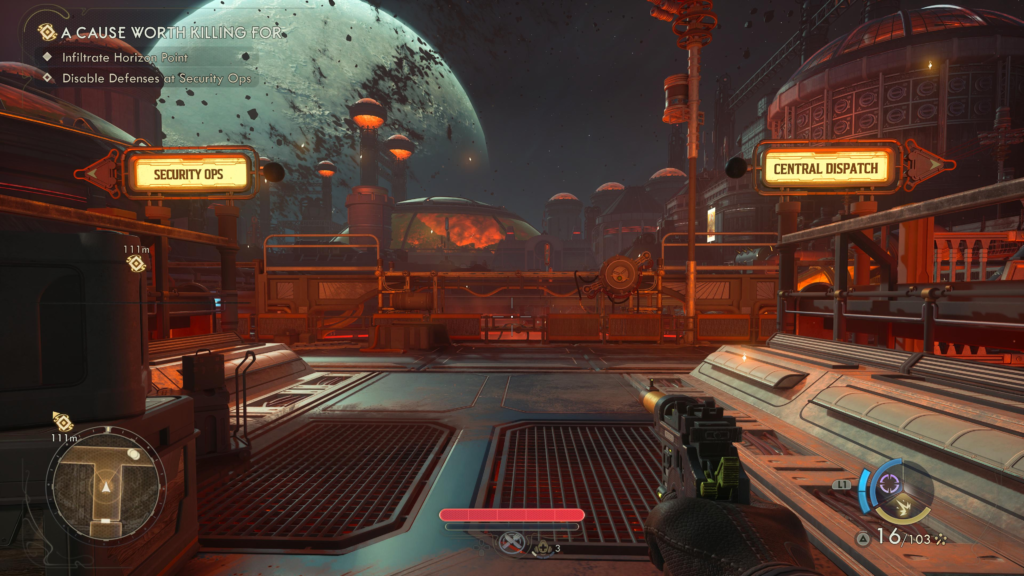Image resolution: width=1024 pixels, height=576 pixels.
Task: Select the 'Disable Defenses at Security Ops' objective
Action: [156, 78]
